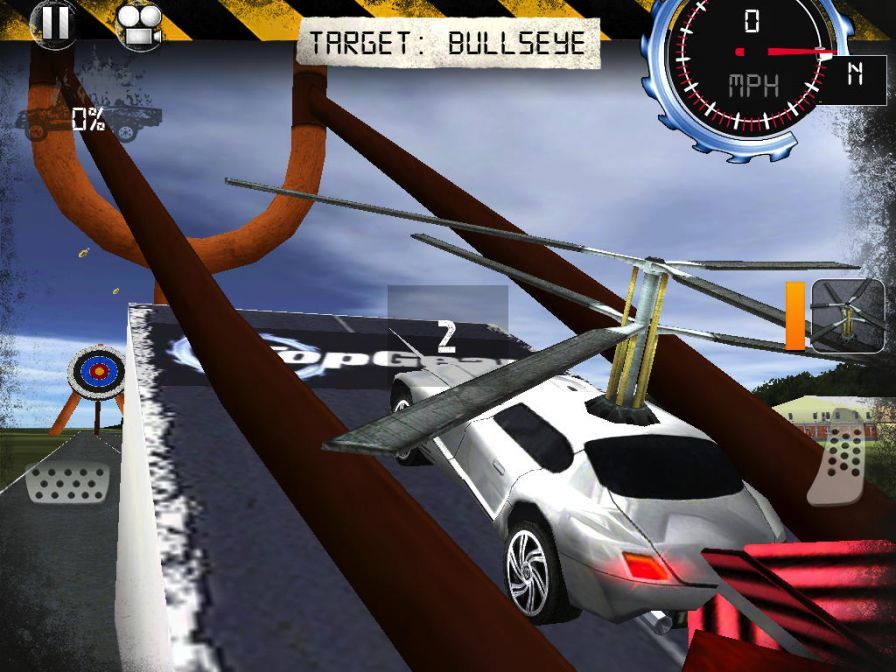Pause the game
Screen dimensions: 896x672
pyautogui.click(x=54, y=23)
